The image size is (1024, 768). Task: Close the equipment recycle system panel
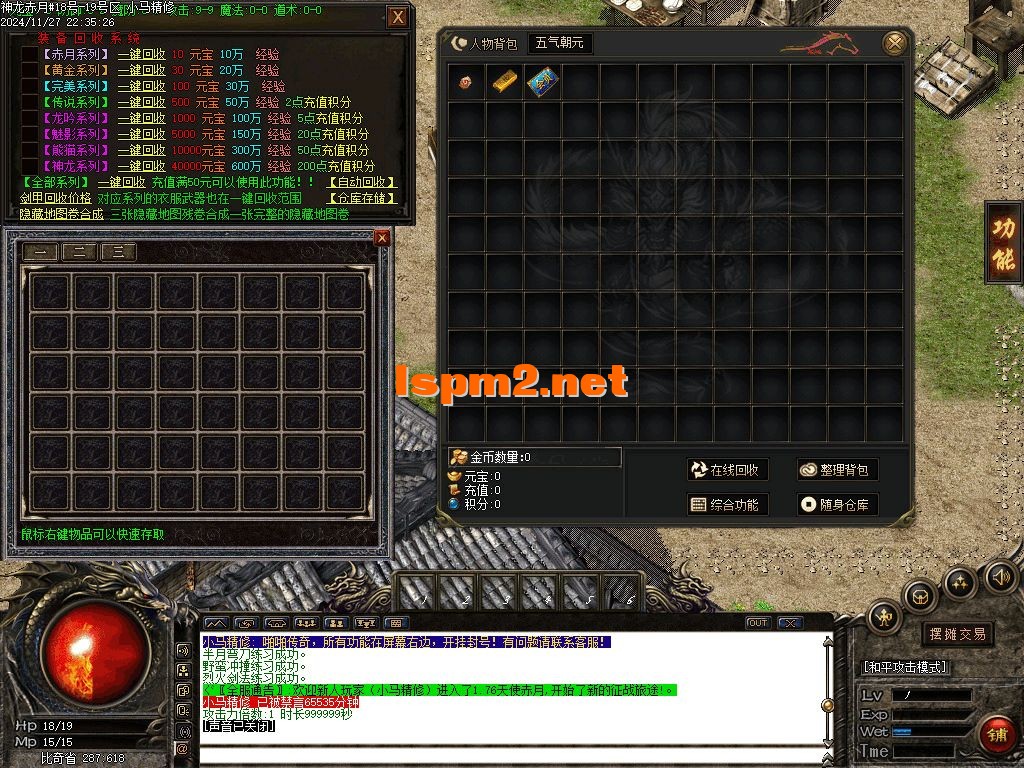click(x=398, y=17)
